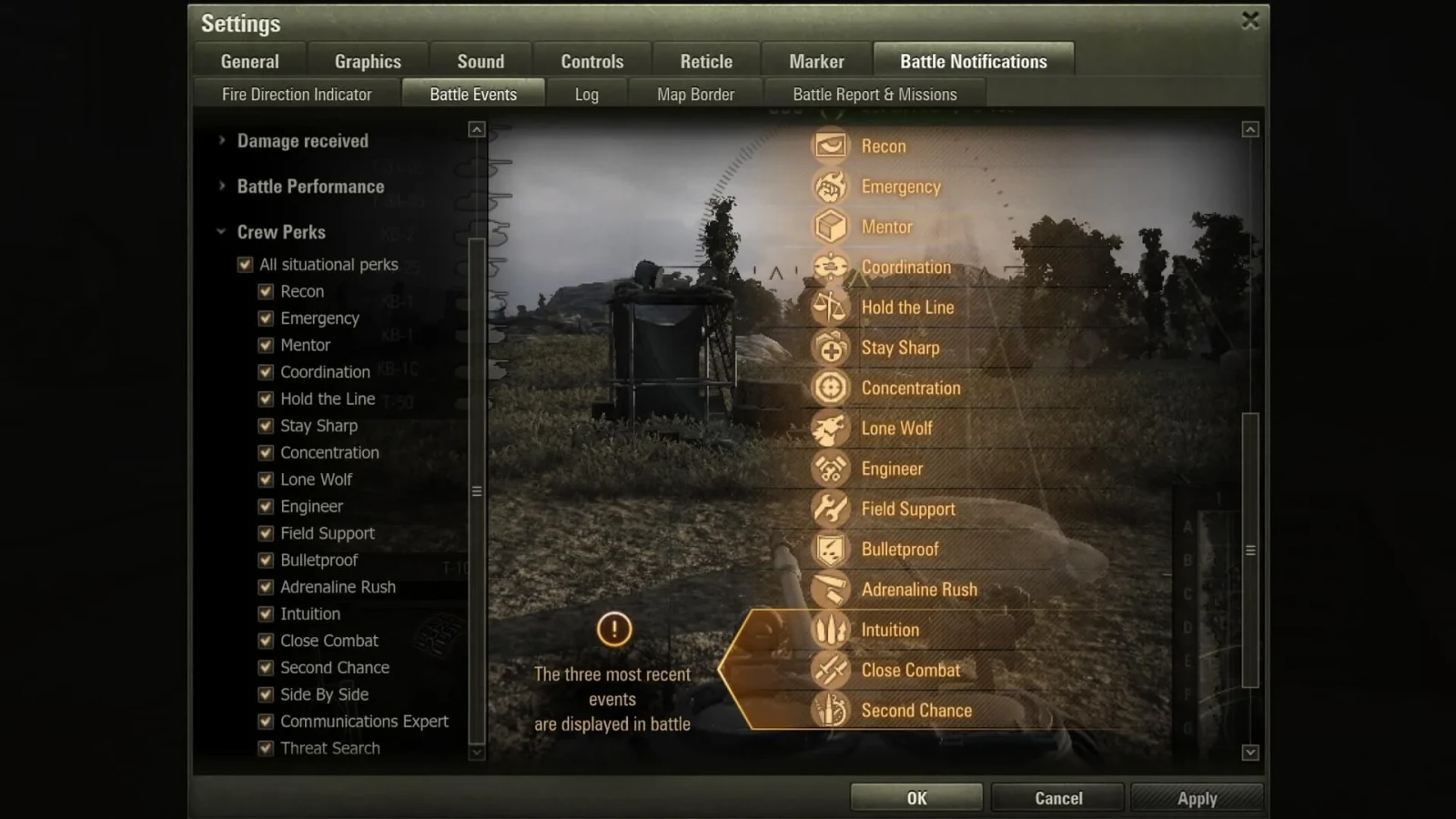Image resolution: width=1456 pixels, height=819 pixels.
Task: Select the Map Border sub-tab
Action: tap(695, 94)
